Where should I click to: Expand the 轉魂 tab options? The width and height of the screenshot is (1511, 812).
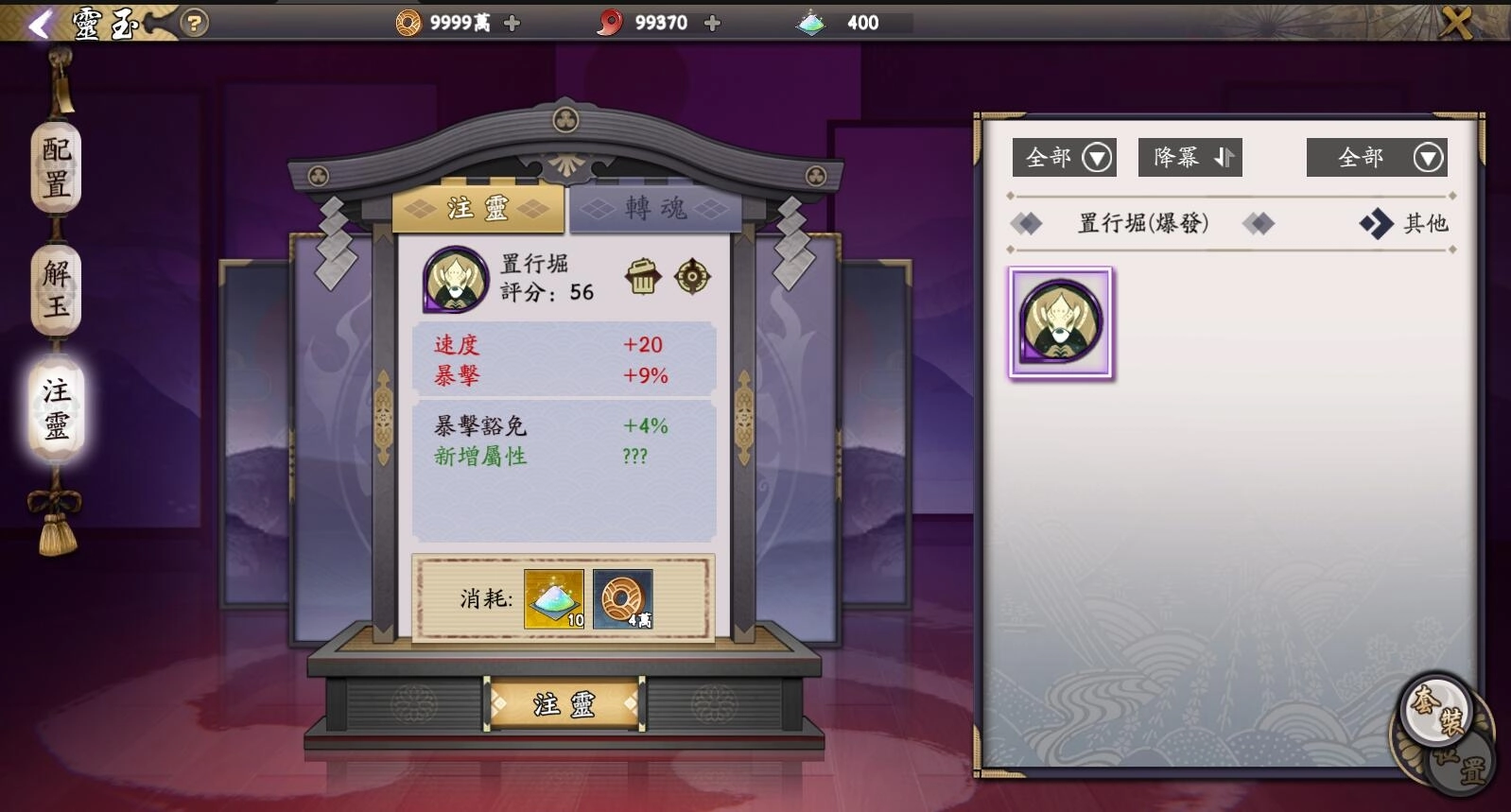pos(652,211)
